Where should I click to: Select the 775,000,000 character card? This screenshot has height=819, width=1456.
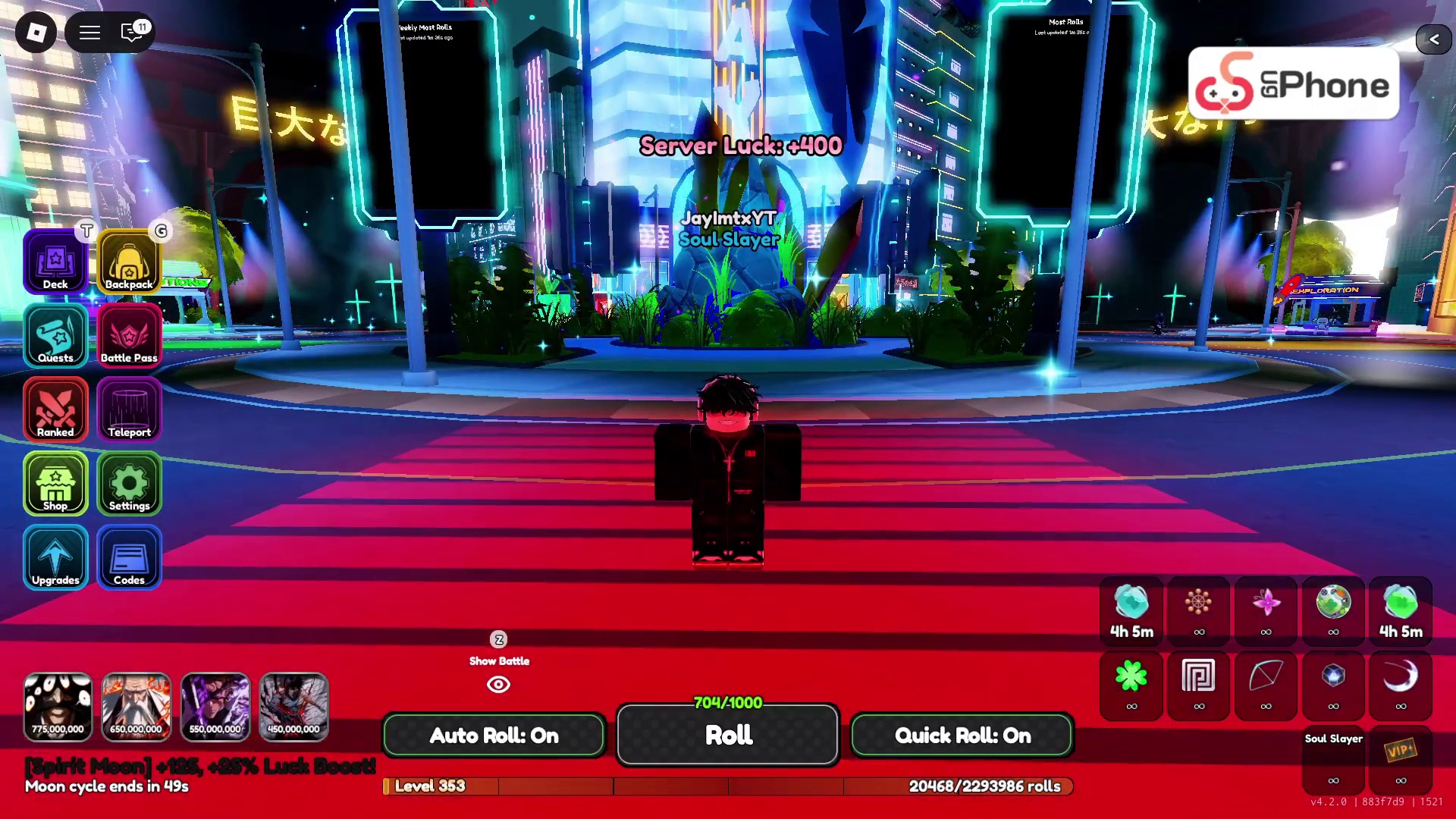point(58,707)
